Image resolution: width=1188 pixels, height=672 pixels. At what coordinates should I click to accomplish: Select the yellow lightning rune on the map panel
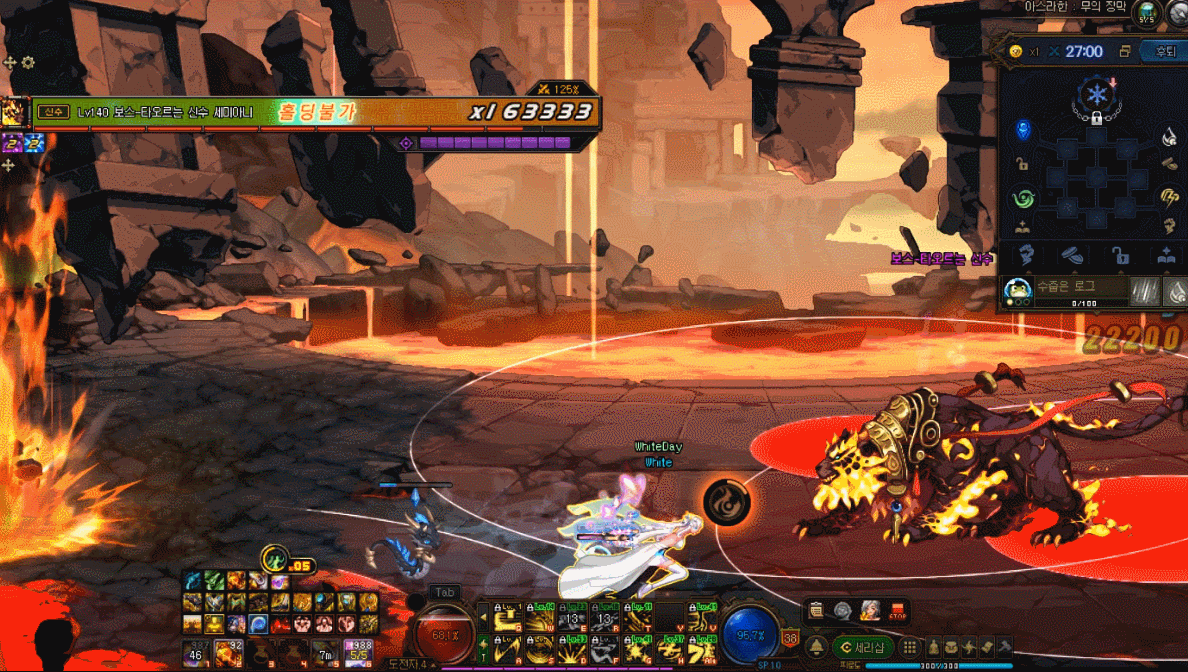(1168, 197)
